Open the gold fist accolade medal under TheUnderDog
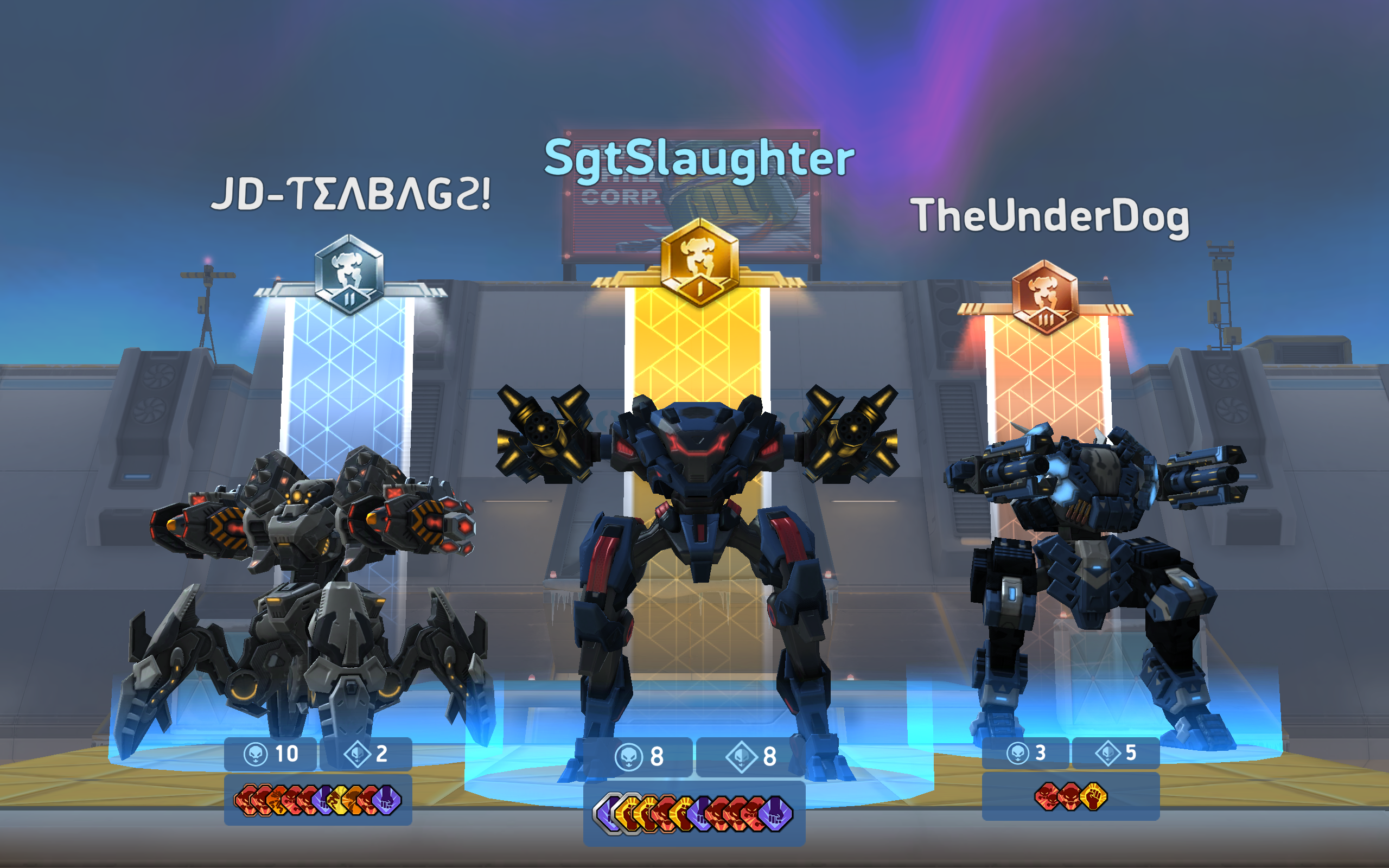This screenshot has height=868, width=1389. 1092,797
